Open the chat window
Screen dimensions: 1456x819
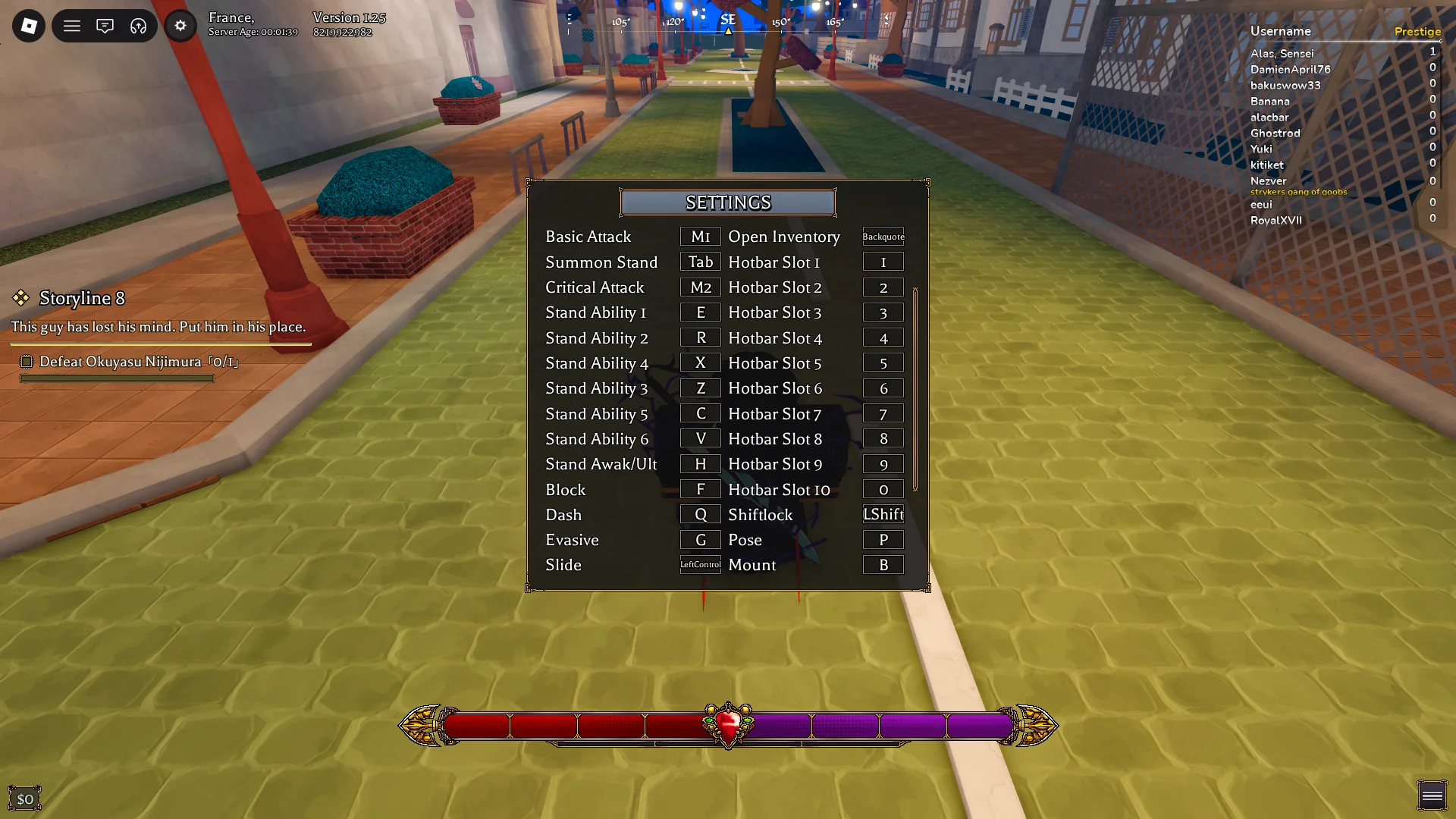click(105, 25)
